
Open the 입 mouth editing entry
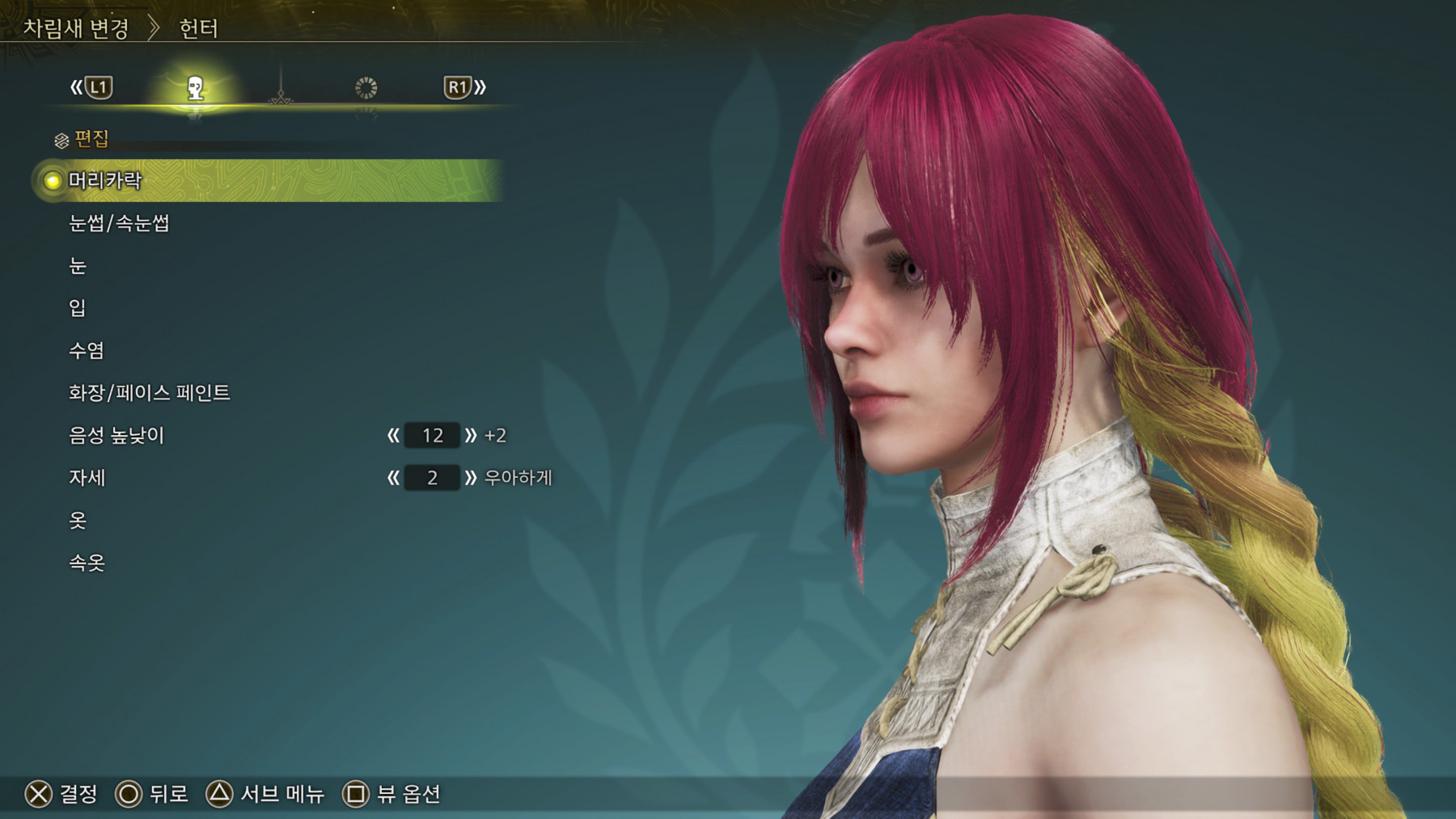[x=78, y=308]
